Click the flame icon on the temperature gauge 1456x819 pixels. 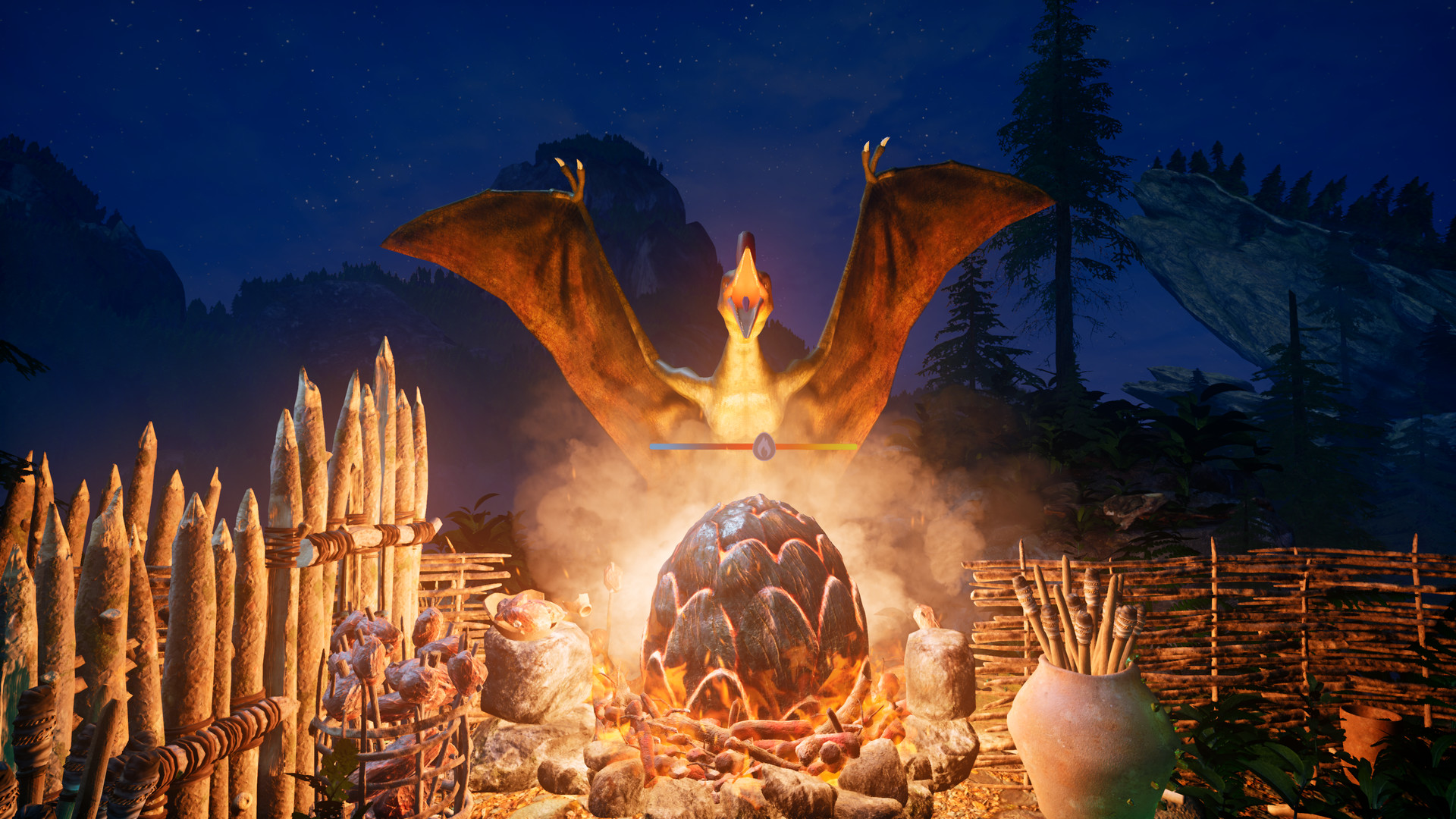[x=764, y=447]
